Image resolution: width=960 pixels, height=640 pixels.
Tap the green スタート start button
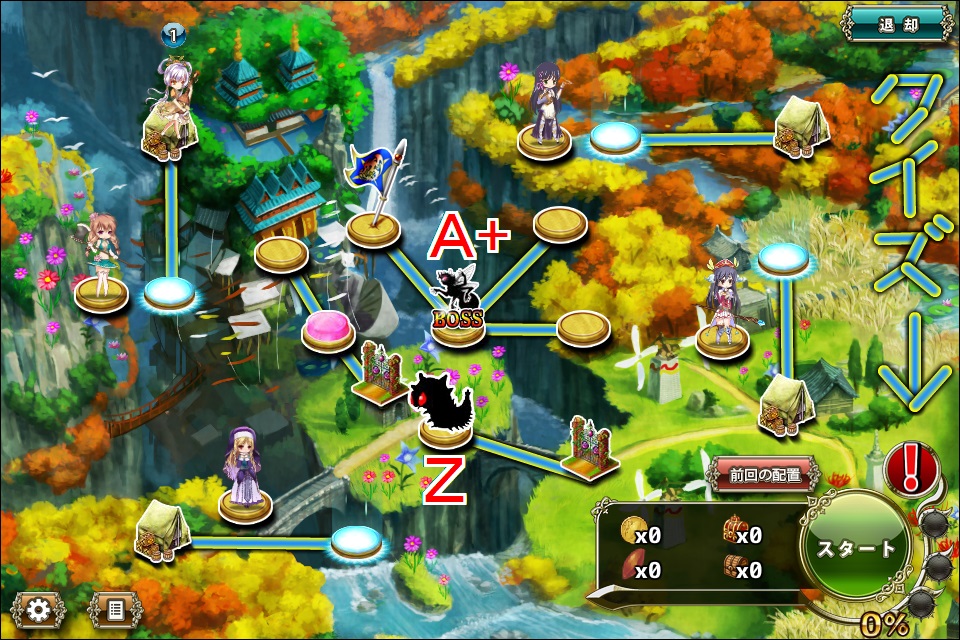855,548
